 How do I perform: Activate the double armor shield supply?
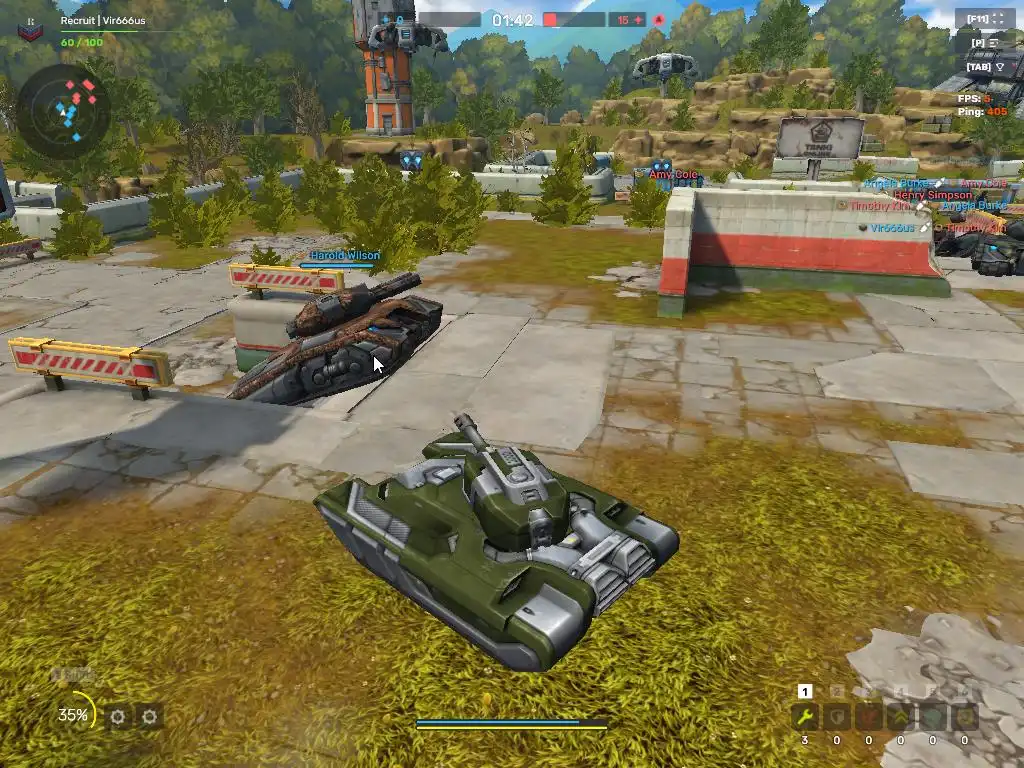[837, 716]
